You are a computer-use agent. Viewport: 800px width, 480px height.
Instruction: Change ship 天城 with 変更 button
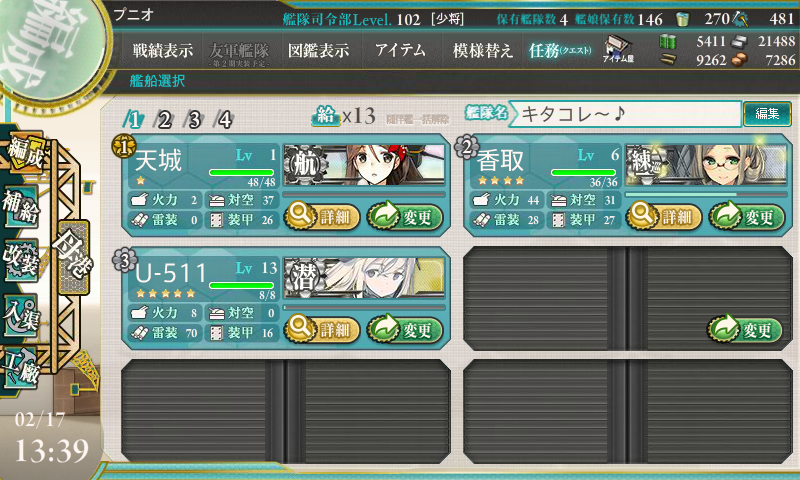coord(404,215)
